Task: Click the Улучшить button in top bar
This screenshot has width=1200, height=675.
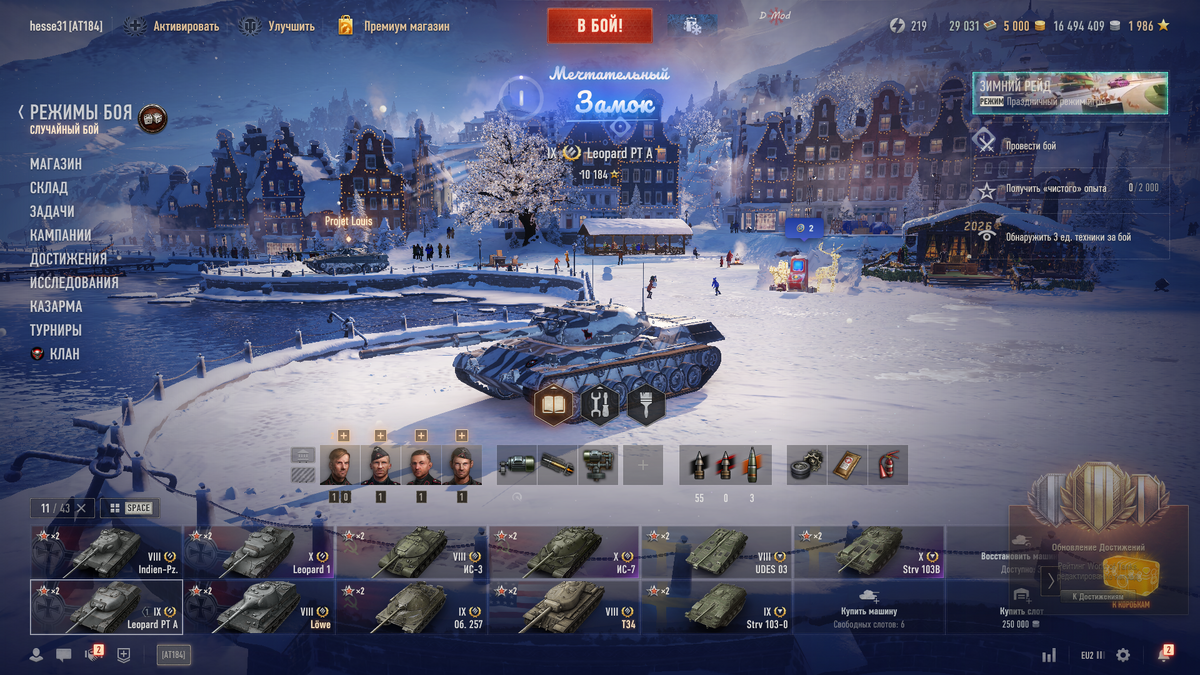Action: [x=278, y=26]
